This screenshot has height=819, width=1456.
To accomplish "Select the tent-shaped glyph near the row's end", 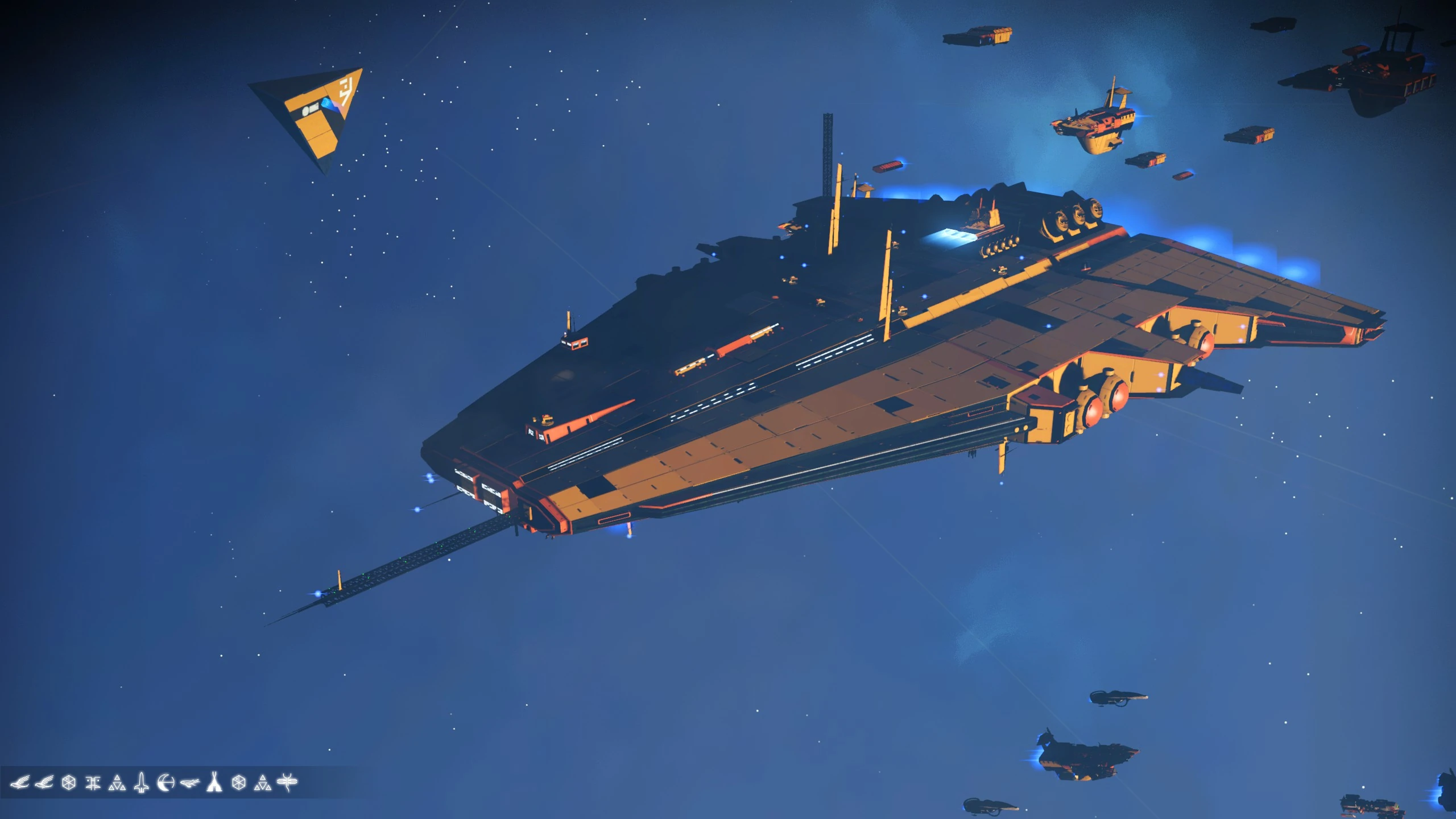I will (x=215, y=782).
